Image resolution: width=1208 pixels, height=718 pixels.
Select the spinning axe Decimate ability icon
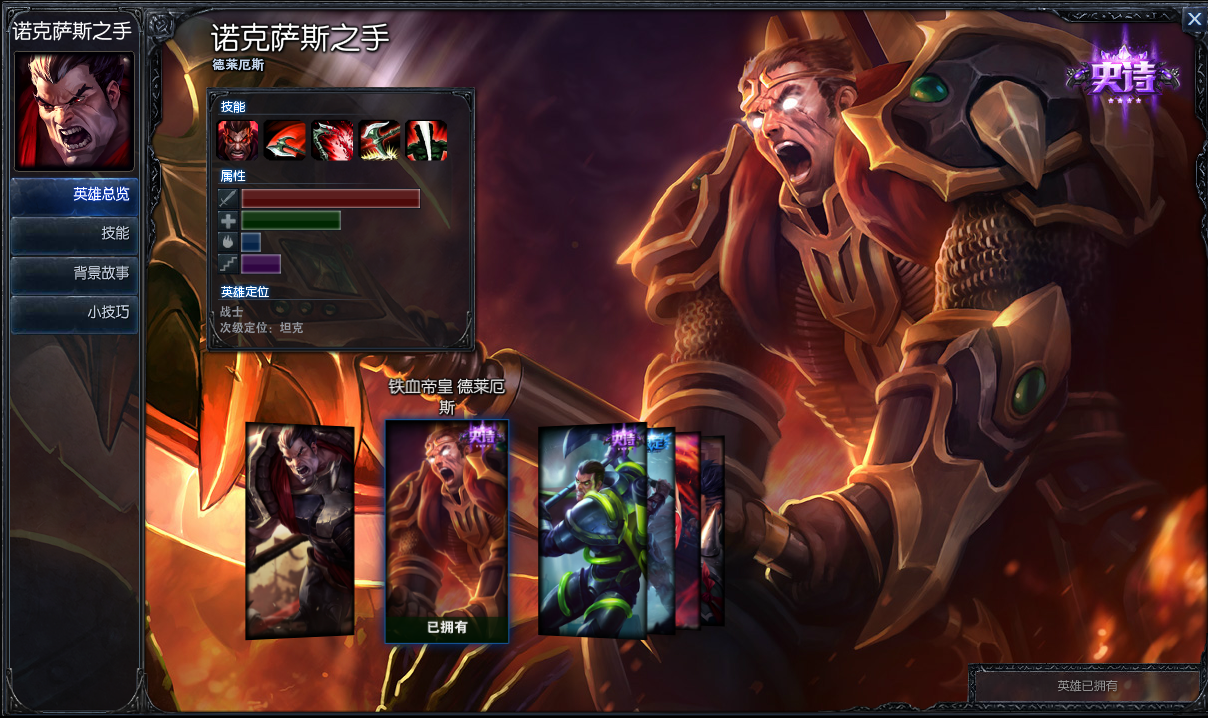pos(285,140)
